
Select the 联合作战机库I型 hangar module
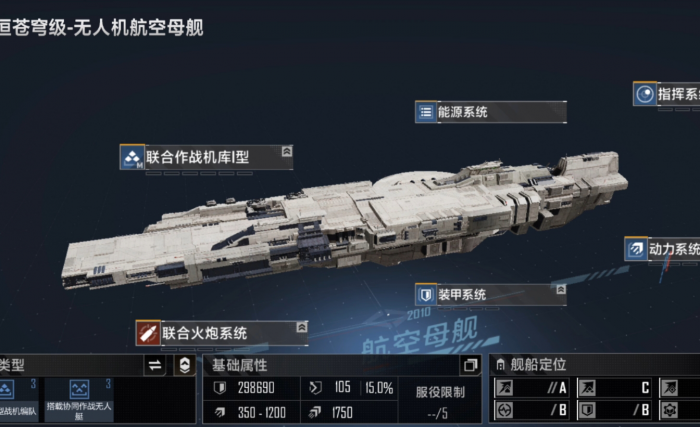click(x=196, y=156)
